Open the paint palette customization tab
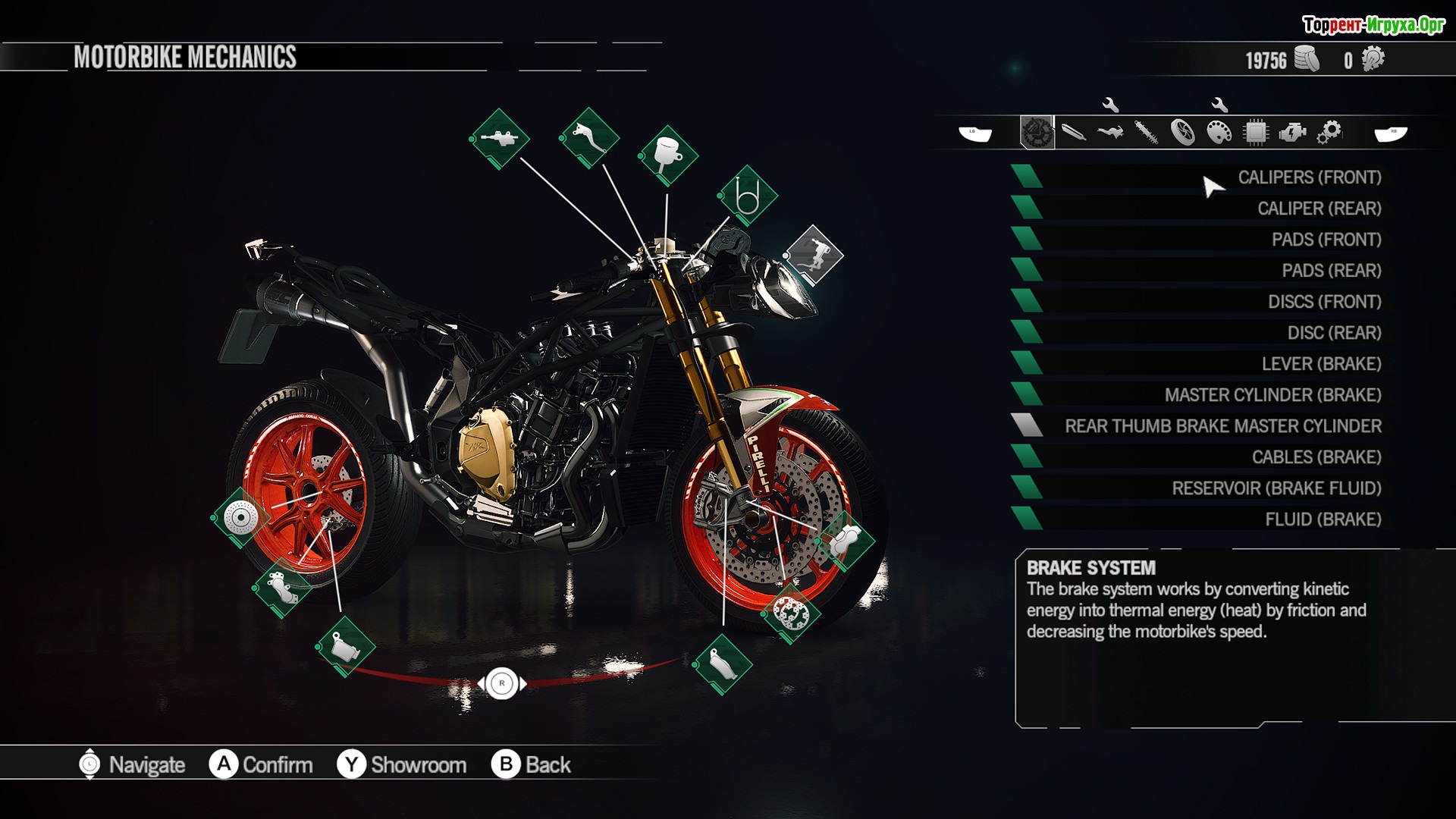The image size is (1456, 819). [x=1219, y=133]
